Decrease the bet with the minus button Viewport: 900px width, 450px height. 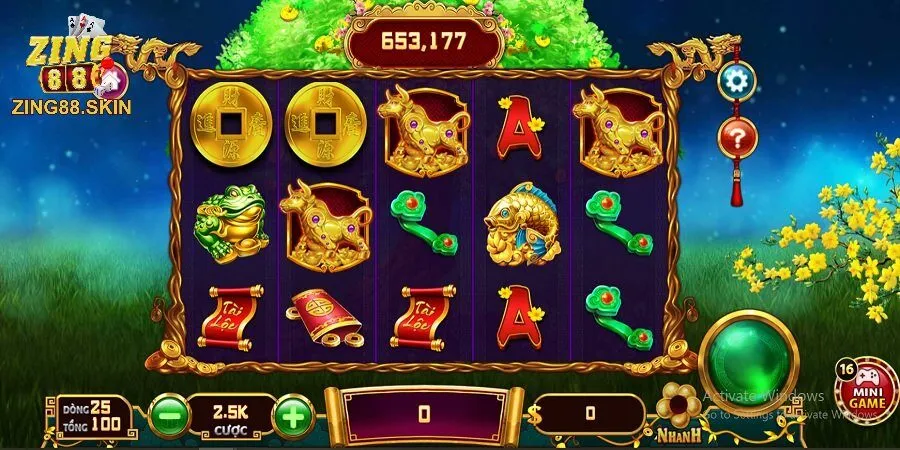(168, 414)
